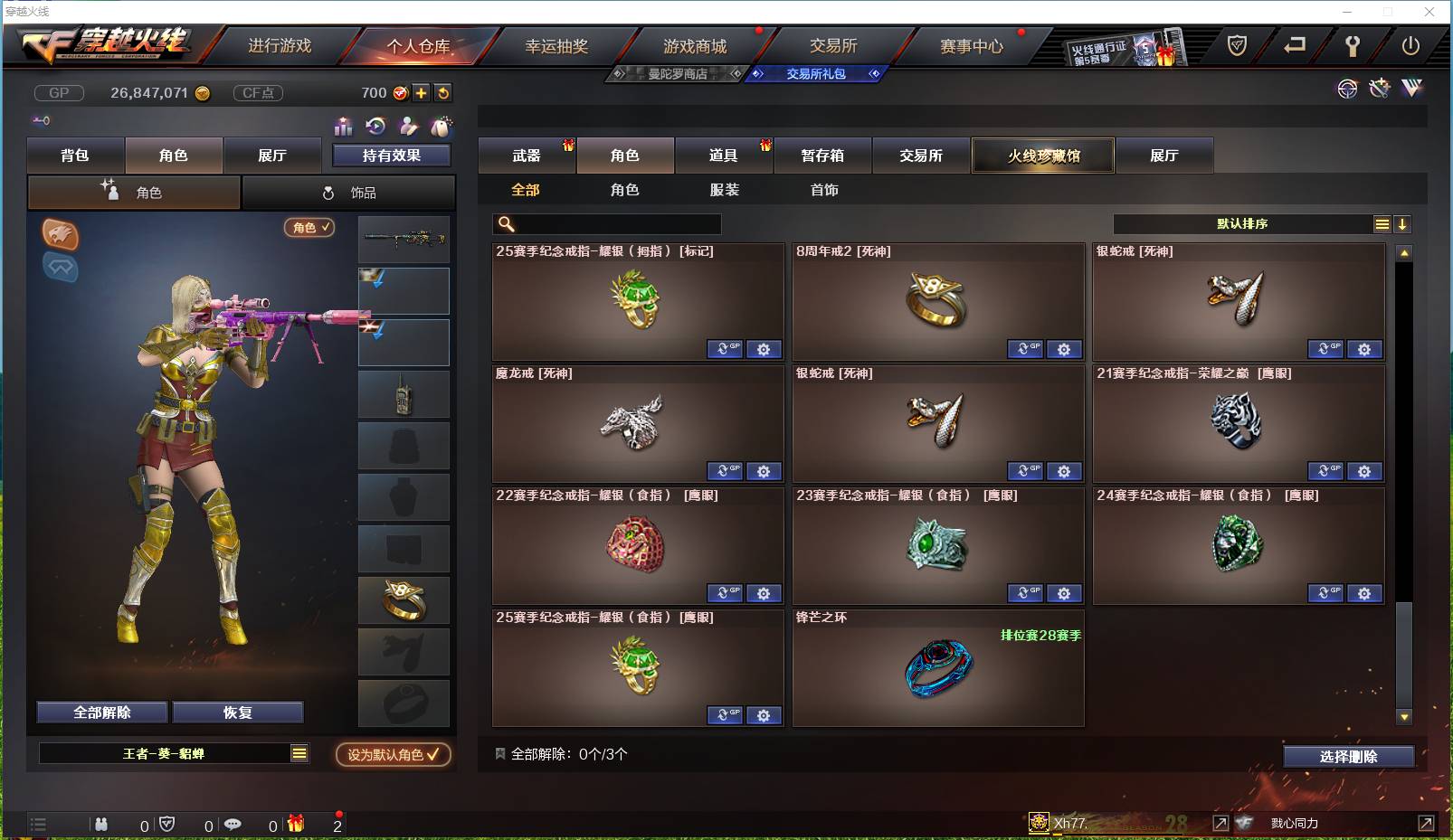Open the wrench repair tool icon
1453x840 pixels.
click(x=1378, y=88)
